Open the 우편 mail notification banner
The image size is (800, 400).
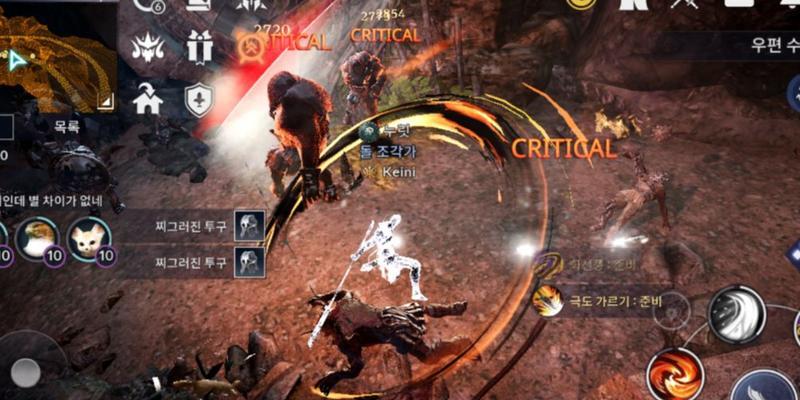[x=760, y=45]
